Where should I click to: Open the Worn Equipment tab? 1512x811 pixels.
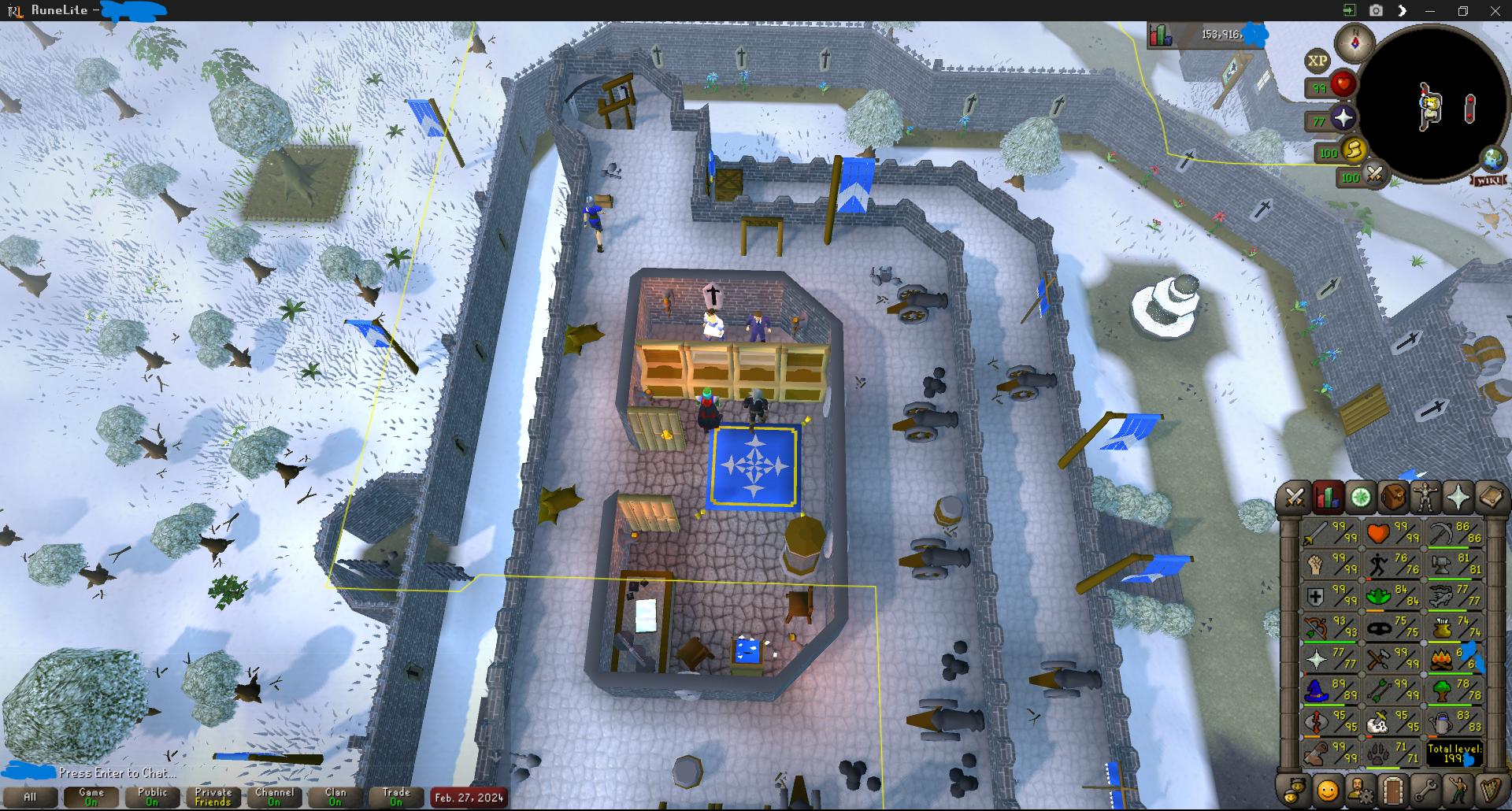point(1425,498)
